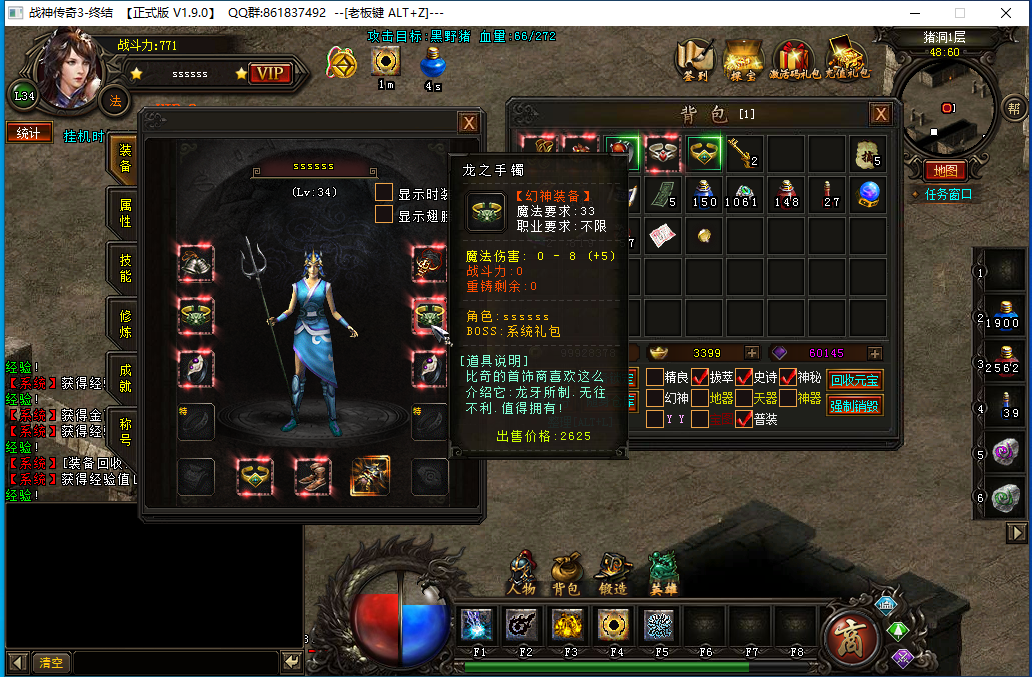
Task: Click the 强制销毁 force destroy button
Action: (855, 405)
